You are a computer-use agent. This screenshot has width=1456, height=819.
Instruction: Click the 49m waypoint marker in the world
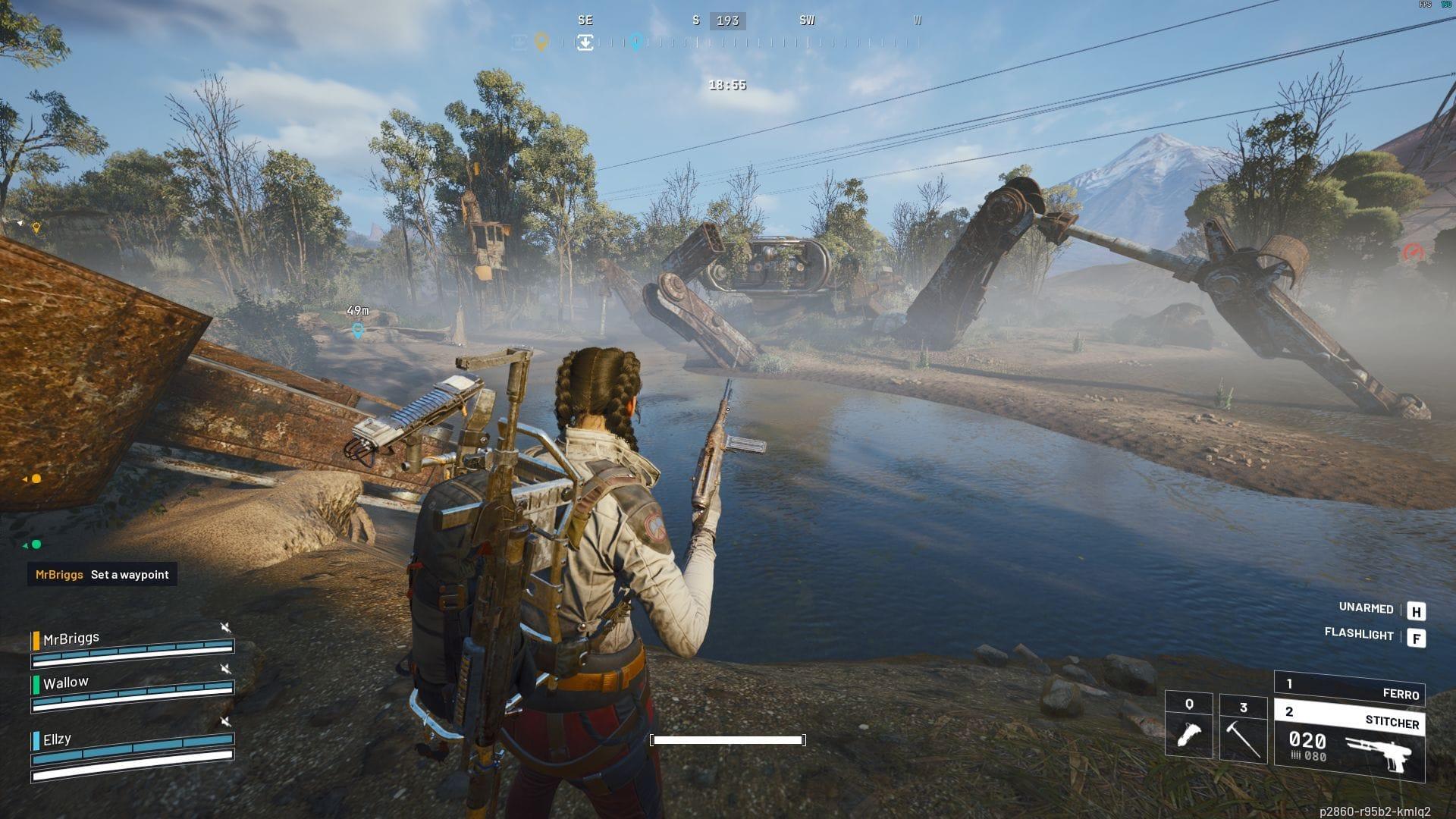click(356, 322)
